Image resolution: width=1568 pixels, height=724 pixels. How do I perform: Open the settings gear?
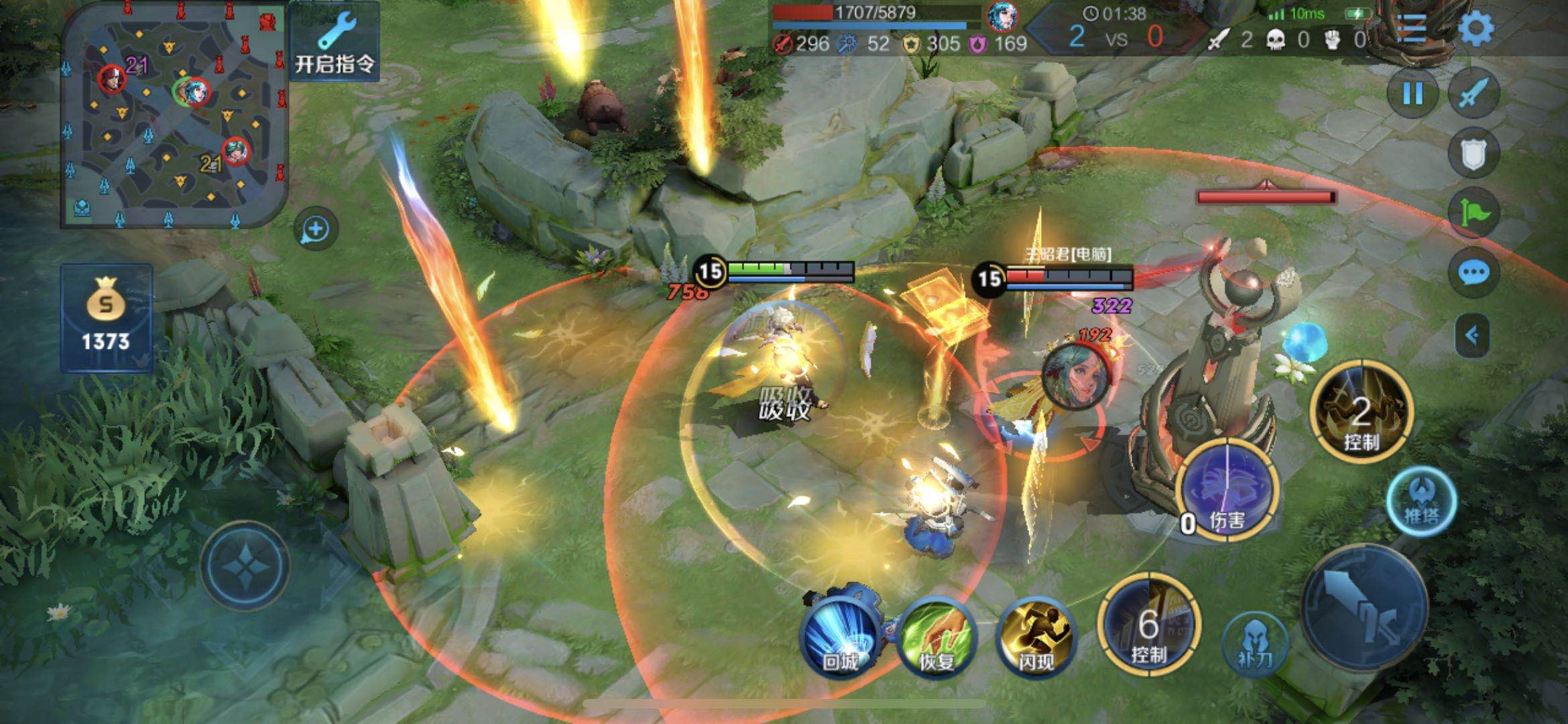click(x=1477, y=29)
